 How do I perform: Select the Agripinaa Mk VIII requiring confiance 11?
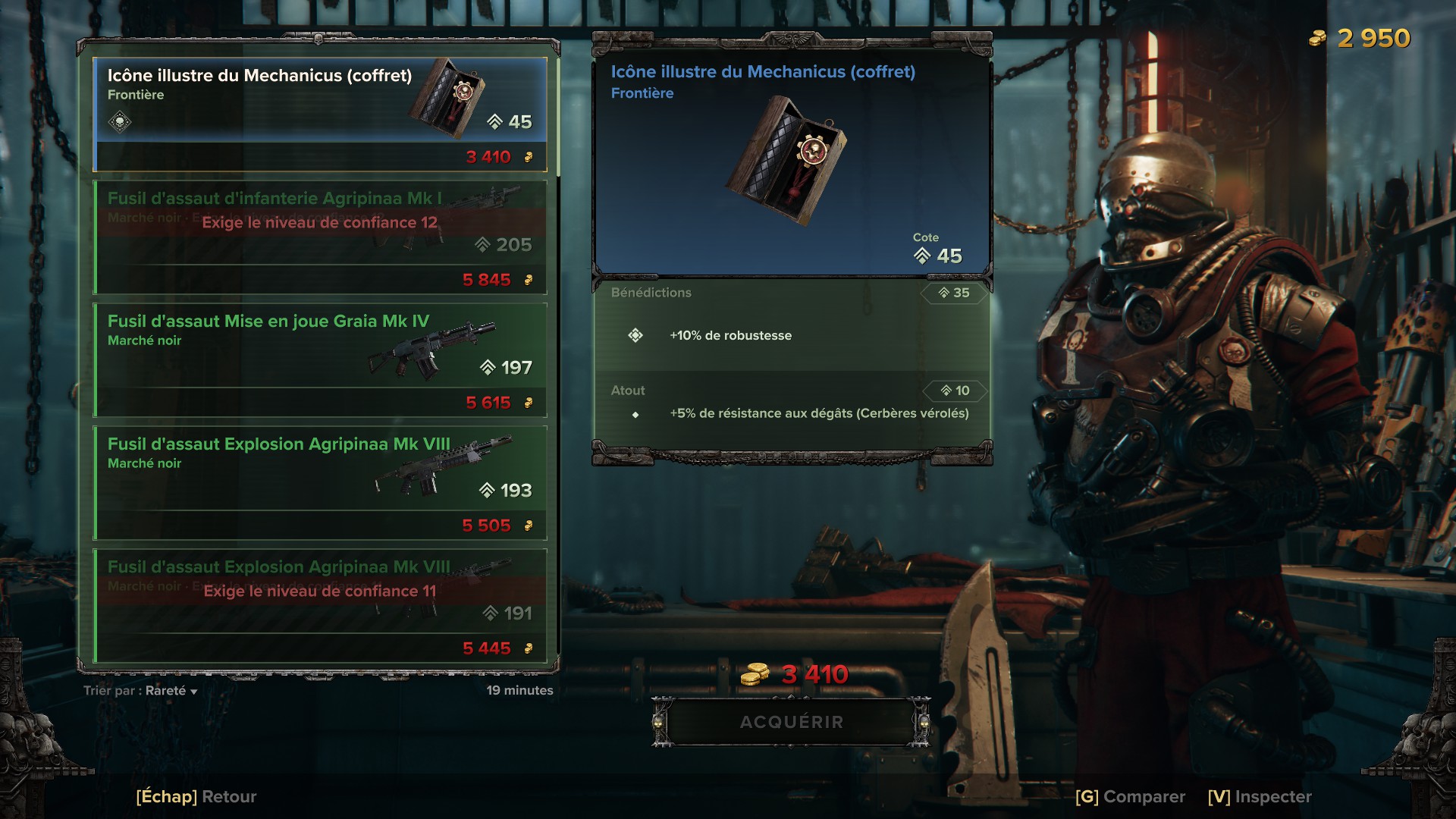320,605
